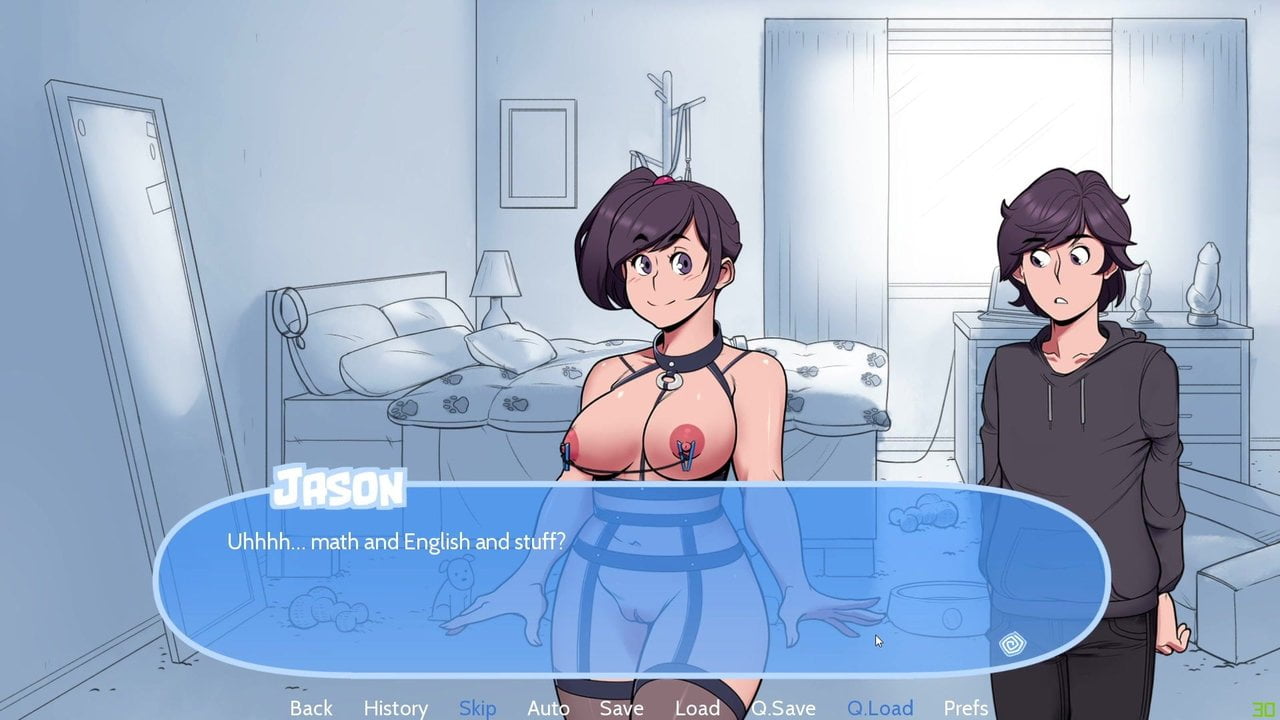Go Back to the previous dialogue line
Screen dimensions: 1280x720
point(311,708)
